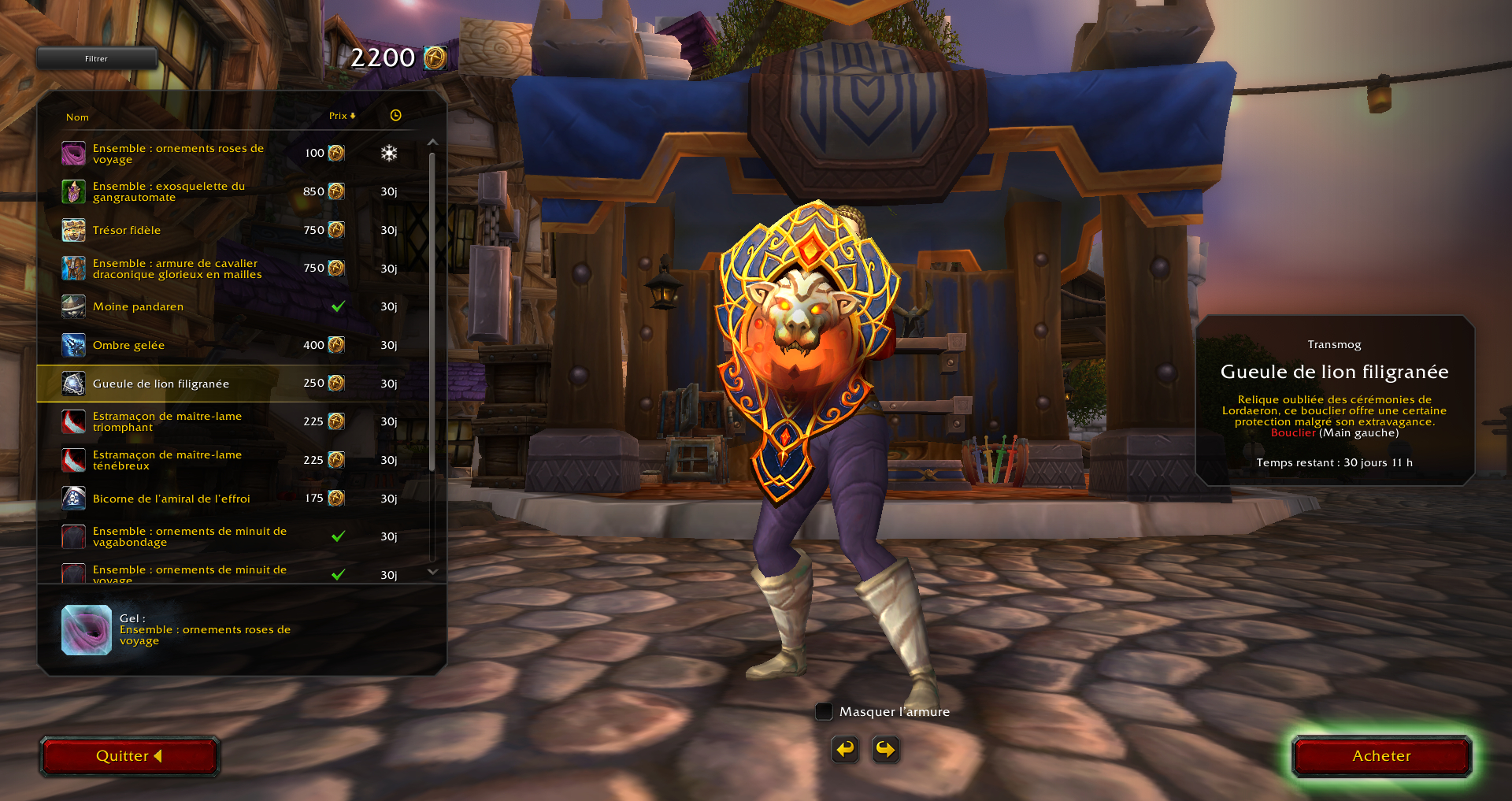Leave the shop with Quitter

[129, 756]
